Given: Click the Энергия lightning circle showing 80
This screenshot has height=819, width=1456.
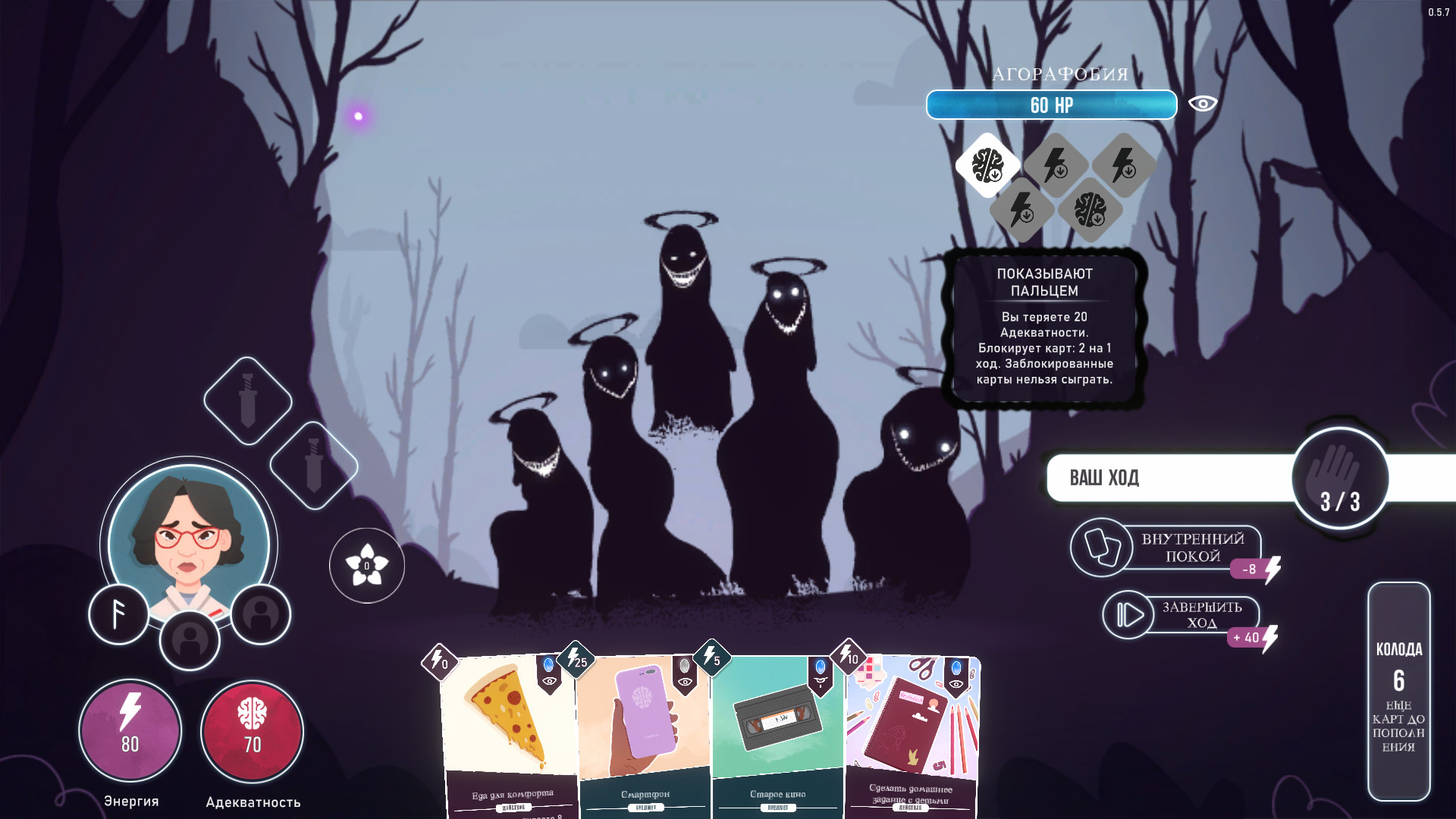Looking at the screenshot, I should coord(130,730).
